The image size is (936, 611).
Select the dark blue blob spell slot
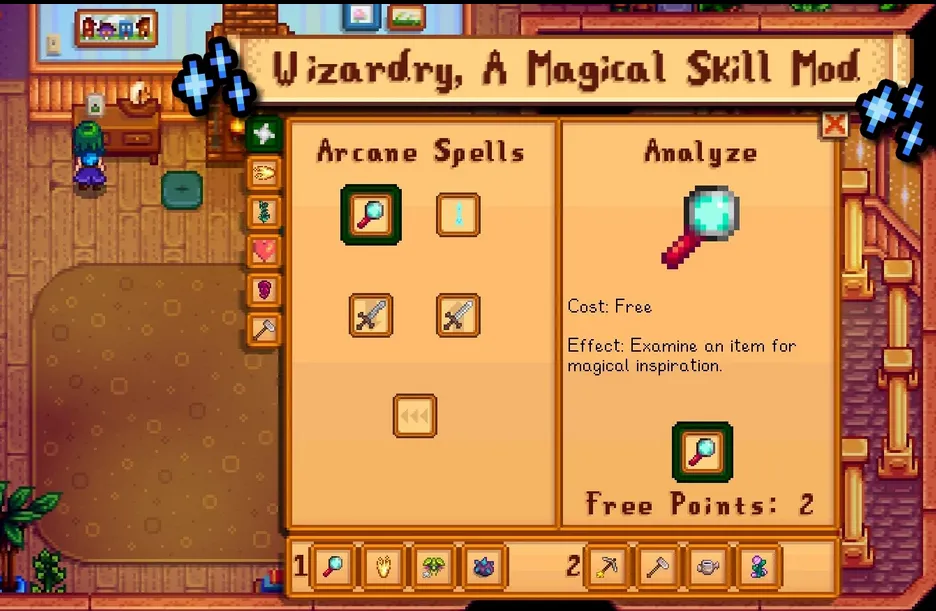(484, 568)
